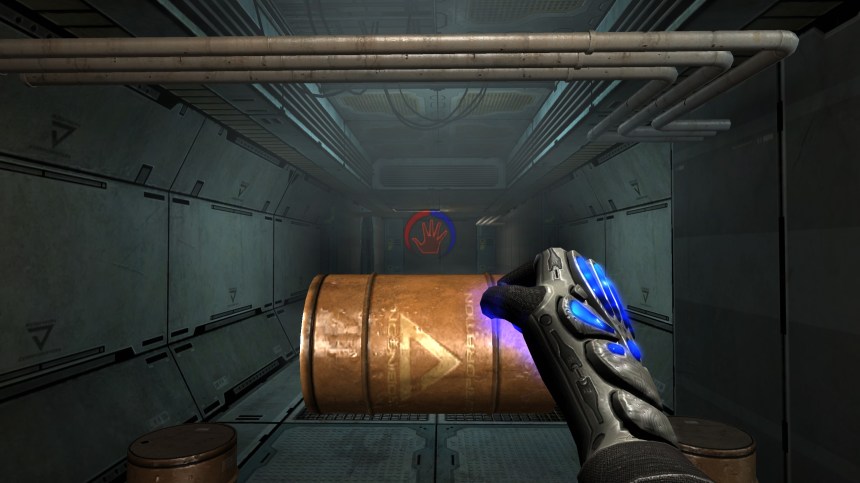Screen dimensions: 860x483
Task: Click the red hand grab reticle icon
Action: click(430, 235)
